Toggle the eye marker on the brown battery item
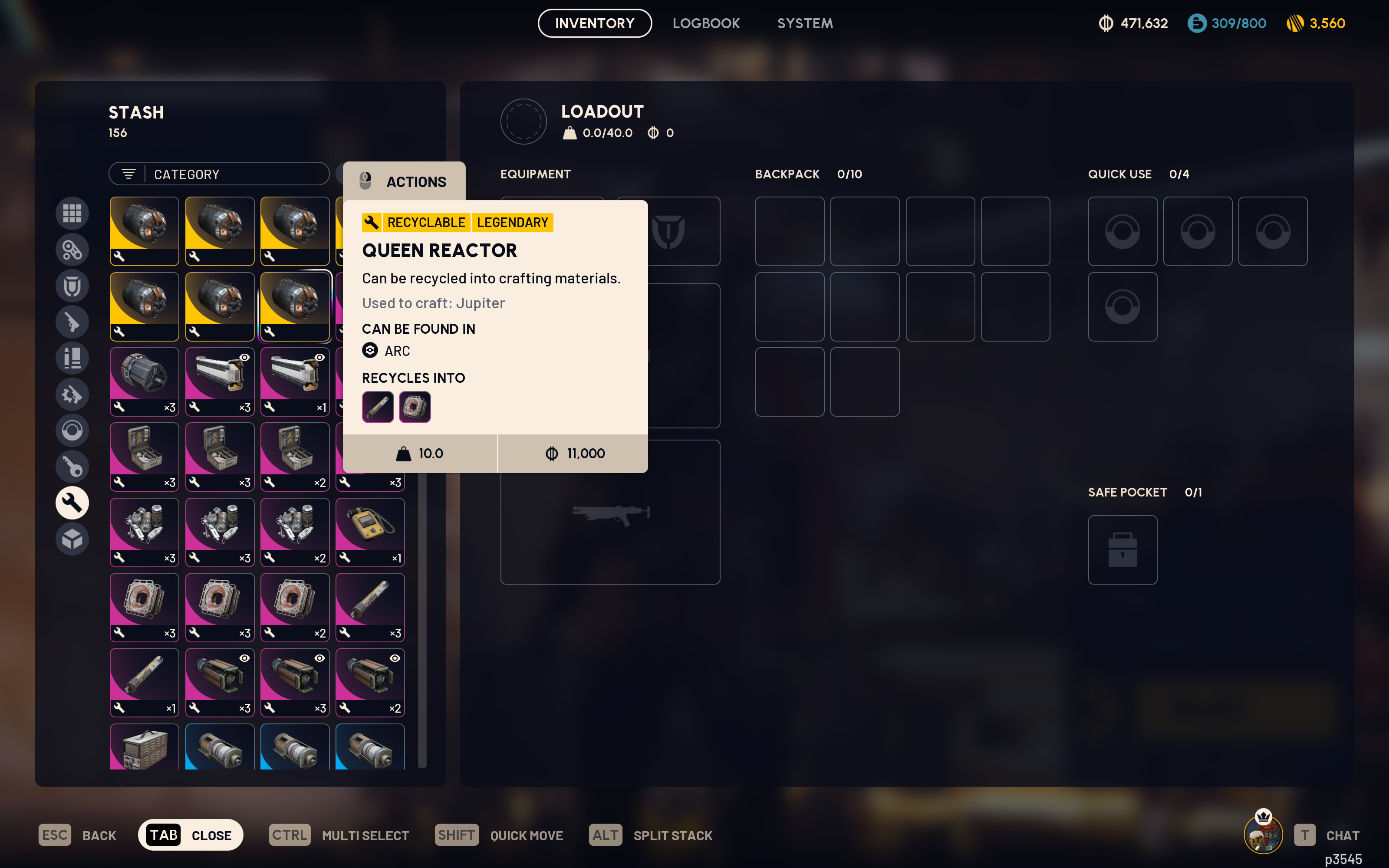1389x868 pixels. [x=244, y=658]
